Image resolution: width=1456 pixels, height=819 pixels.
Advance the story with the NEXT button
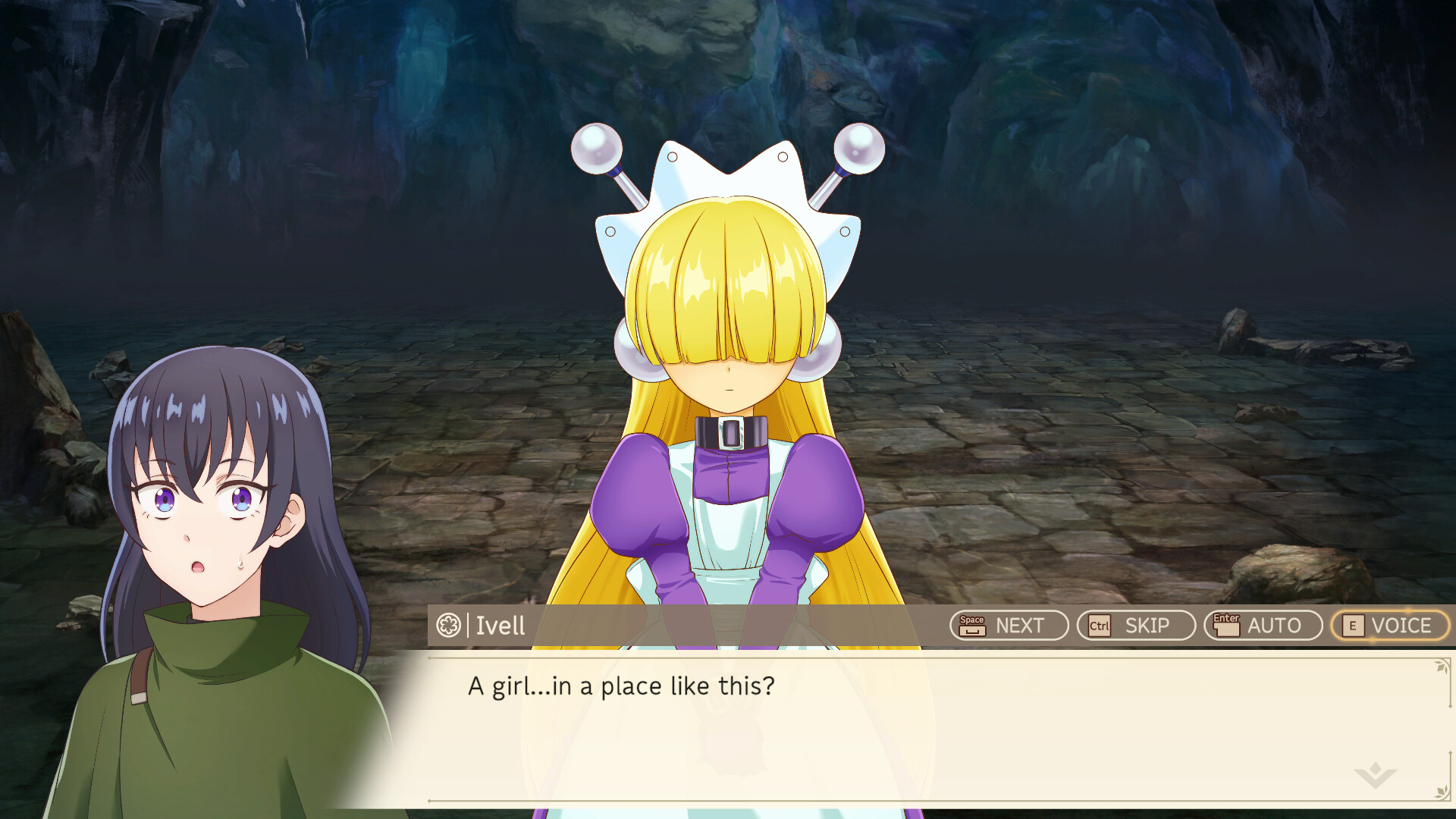(1009, 626)
